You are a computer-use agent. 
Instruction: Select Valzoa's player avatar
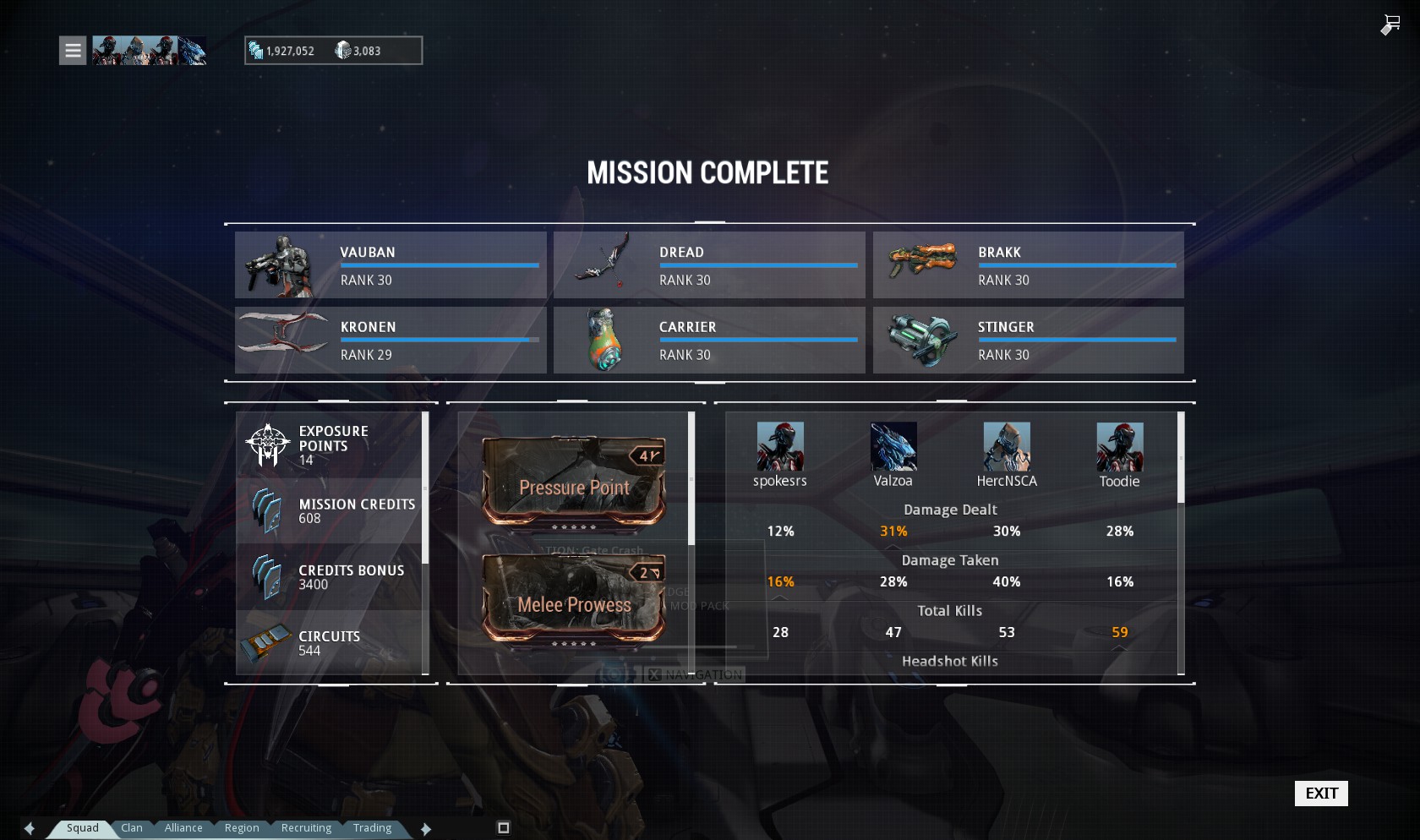point(893,446)
